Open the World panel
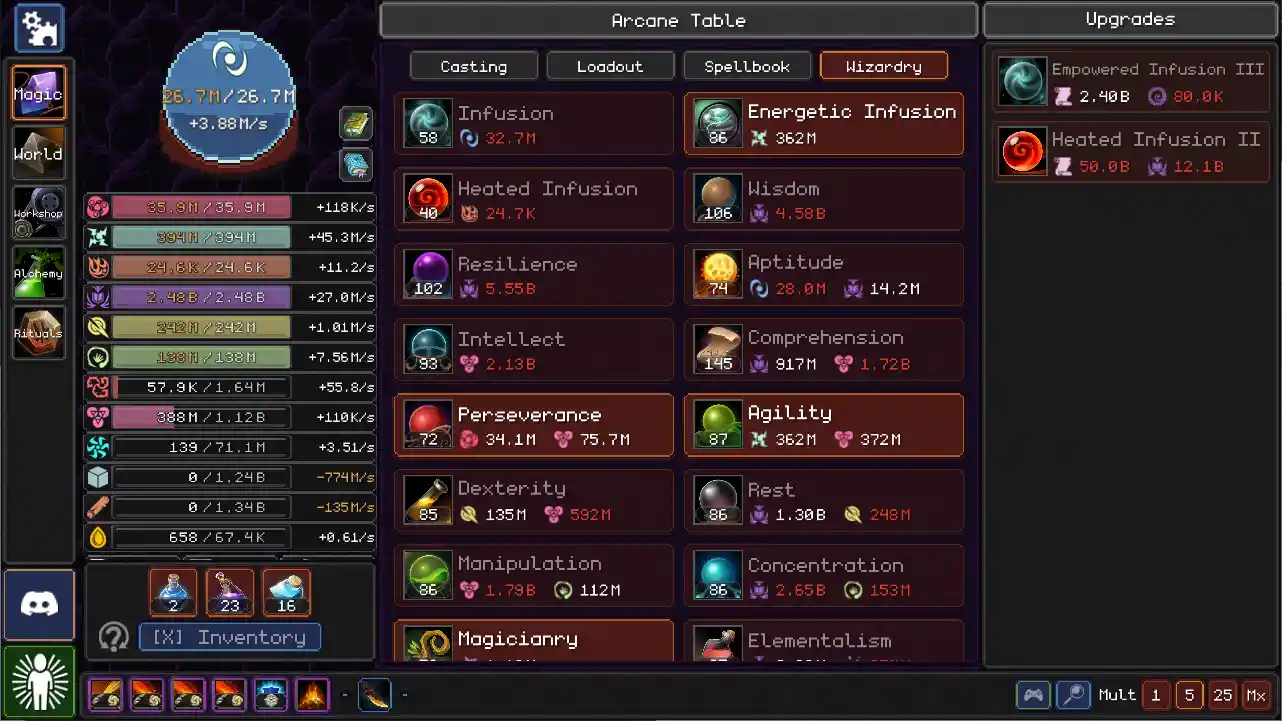 coord(40,152)
